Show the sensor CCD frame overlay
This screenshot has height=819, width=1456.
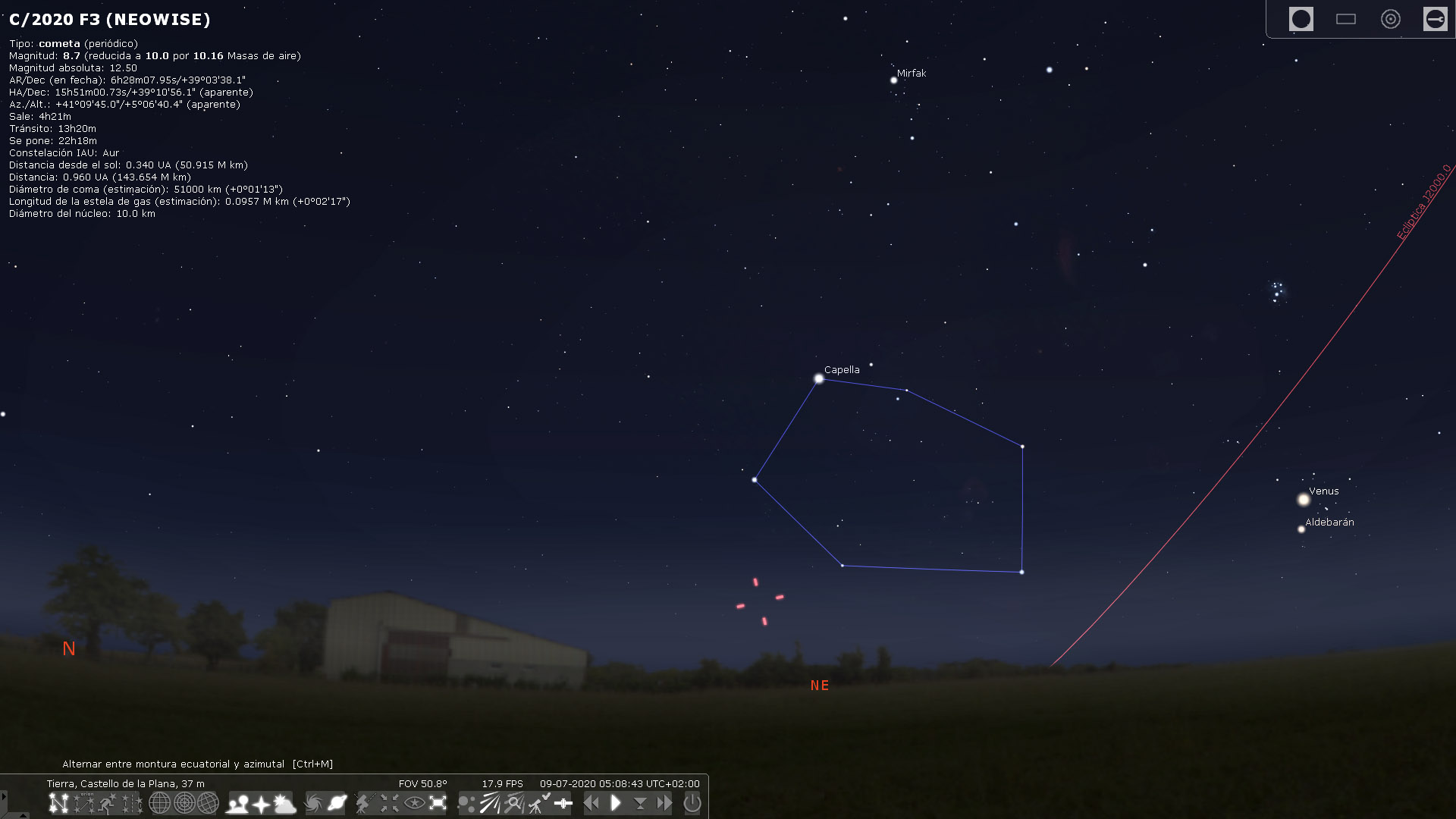(x=1347, y=19)
